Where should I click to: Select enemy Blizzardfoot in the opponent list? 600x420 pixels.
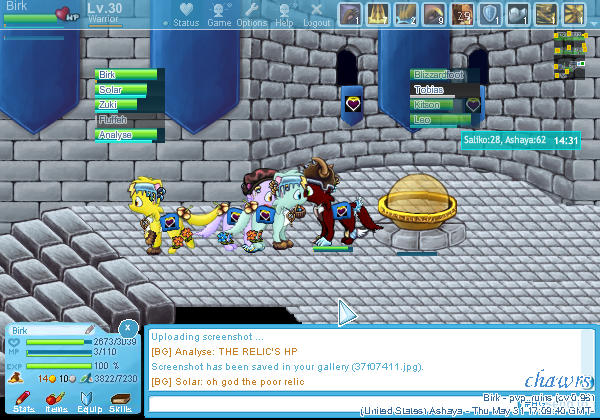[x=441, y=75]
